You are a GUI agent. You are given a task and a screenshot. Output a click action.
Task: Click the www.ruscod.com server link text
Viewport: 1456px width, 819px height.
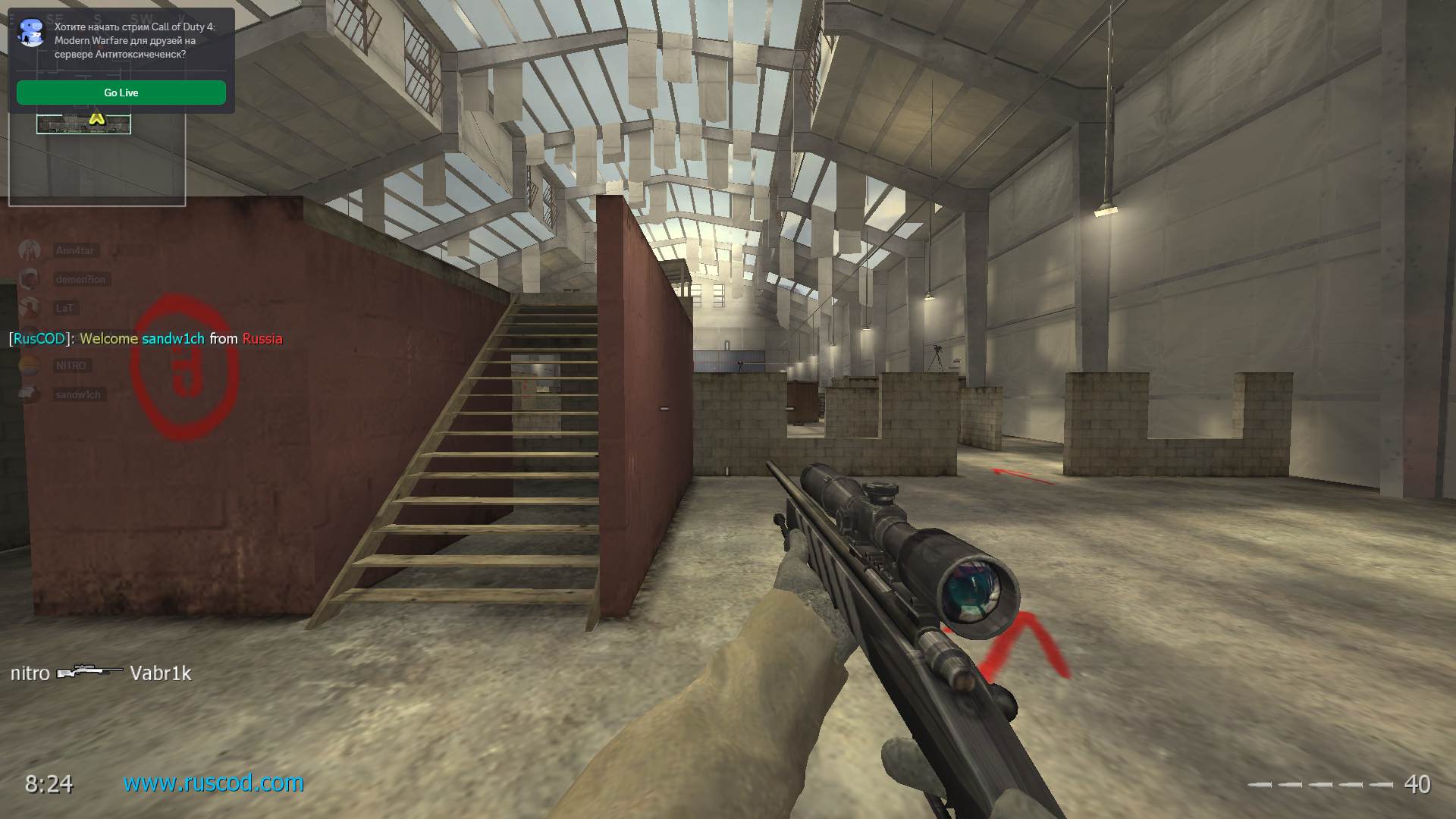coord(213,783)
